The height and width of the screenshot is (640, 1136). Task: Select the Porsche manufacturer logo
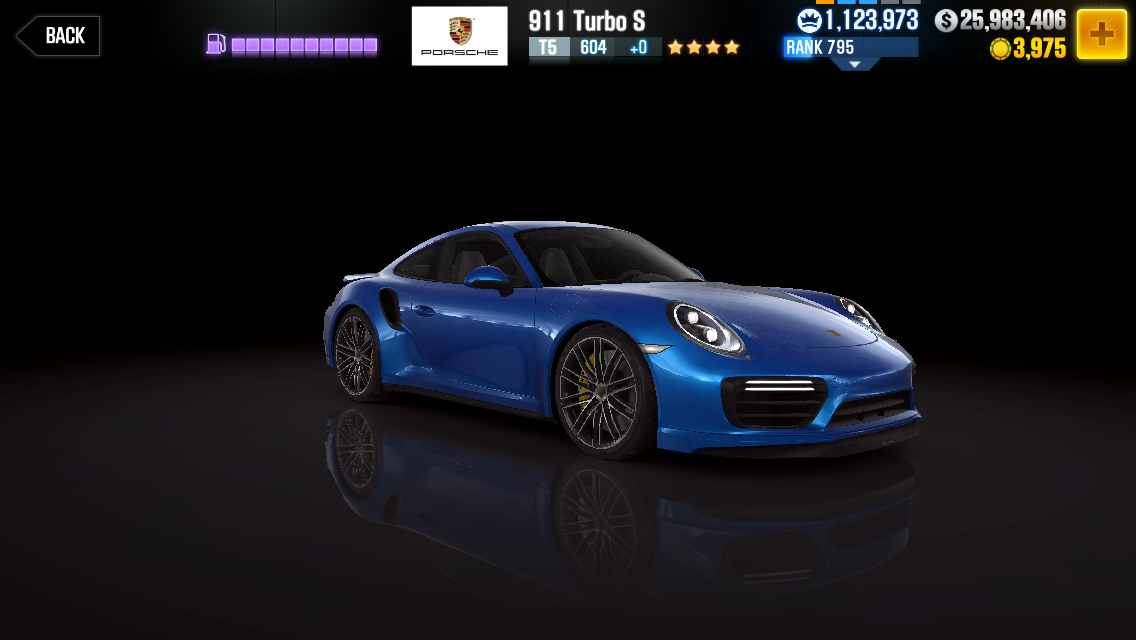(459, 36)
